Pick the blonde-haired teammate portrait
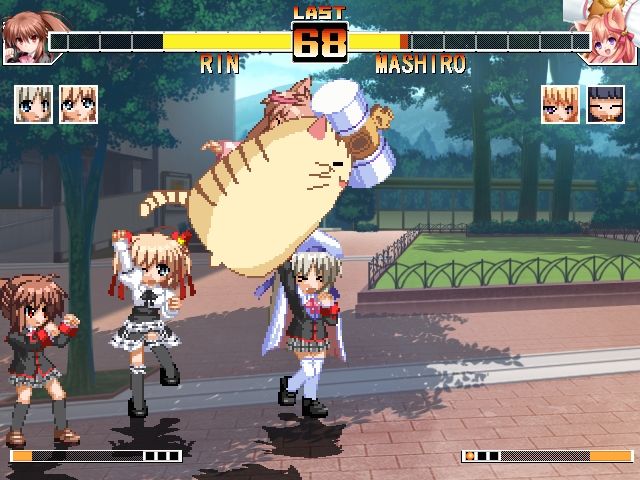Viewport: 640px width, 480px height. coord(560,104)
